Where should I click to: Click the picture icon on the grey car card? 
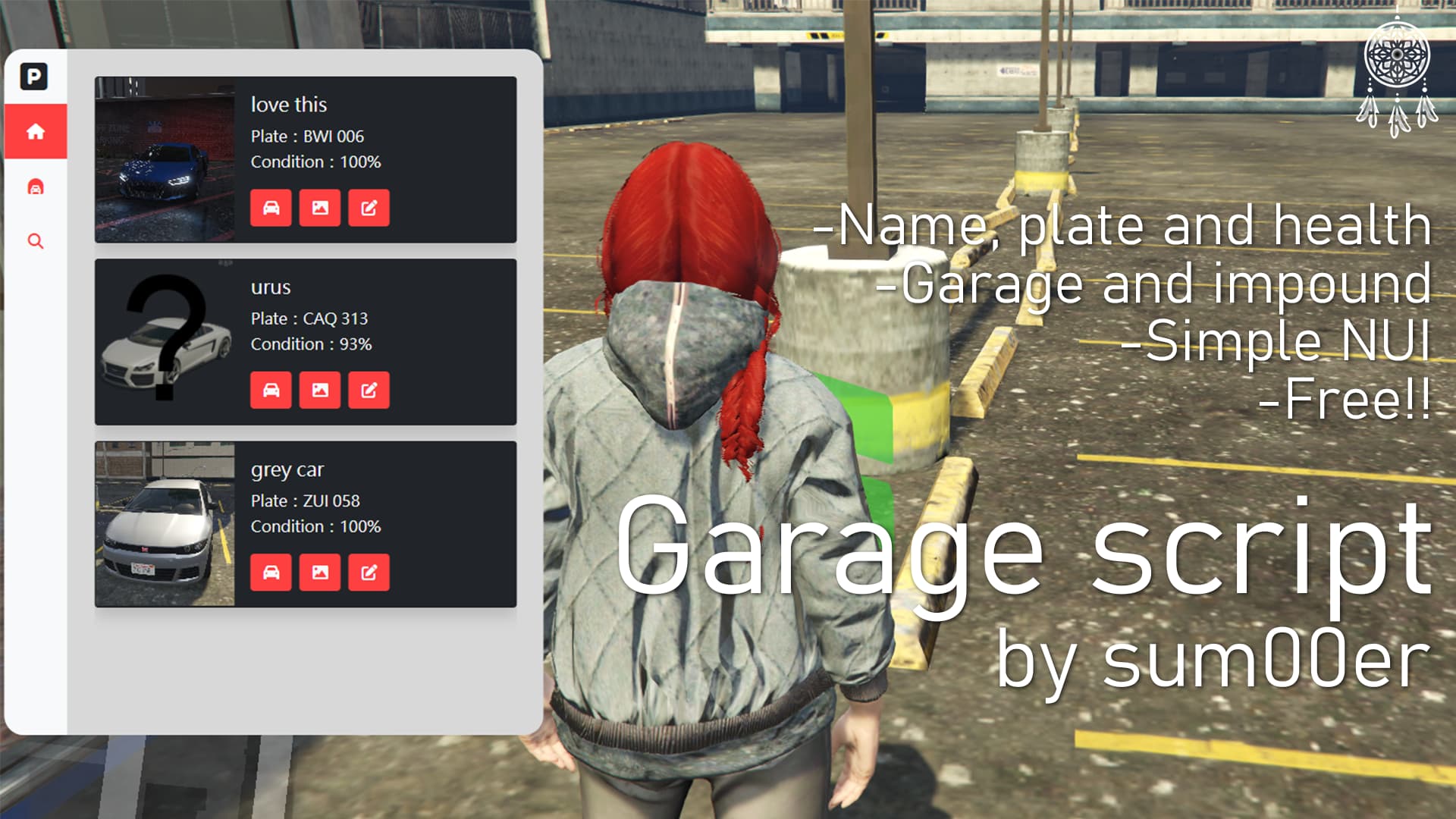[x=320, y=573]
